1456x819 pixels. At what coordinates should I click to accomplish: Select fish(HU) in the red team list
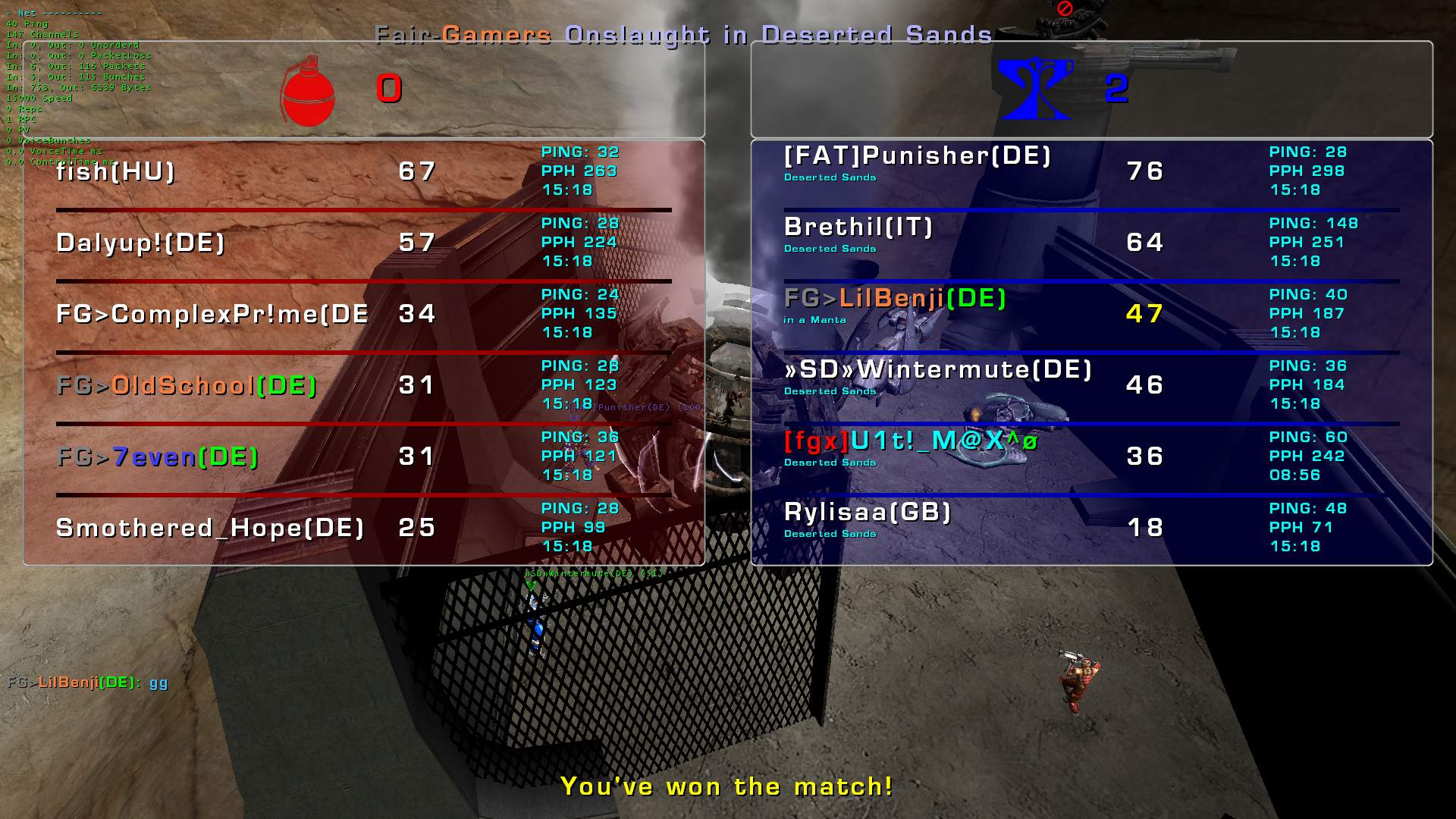point(116,172)
